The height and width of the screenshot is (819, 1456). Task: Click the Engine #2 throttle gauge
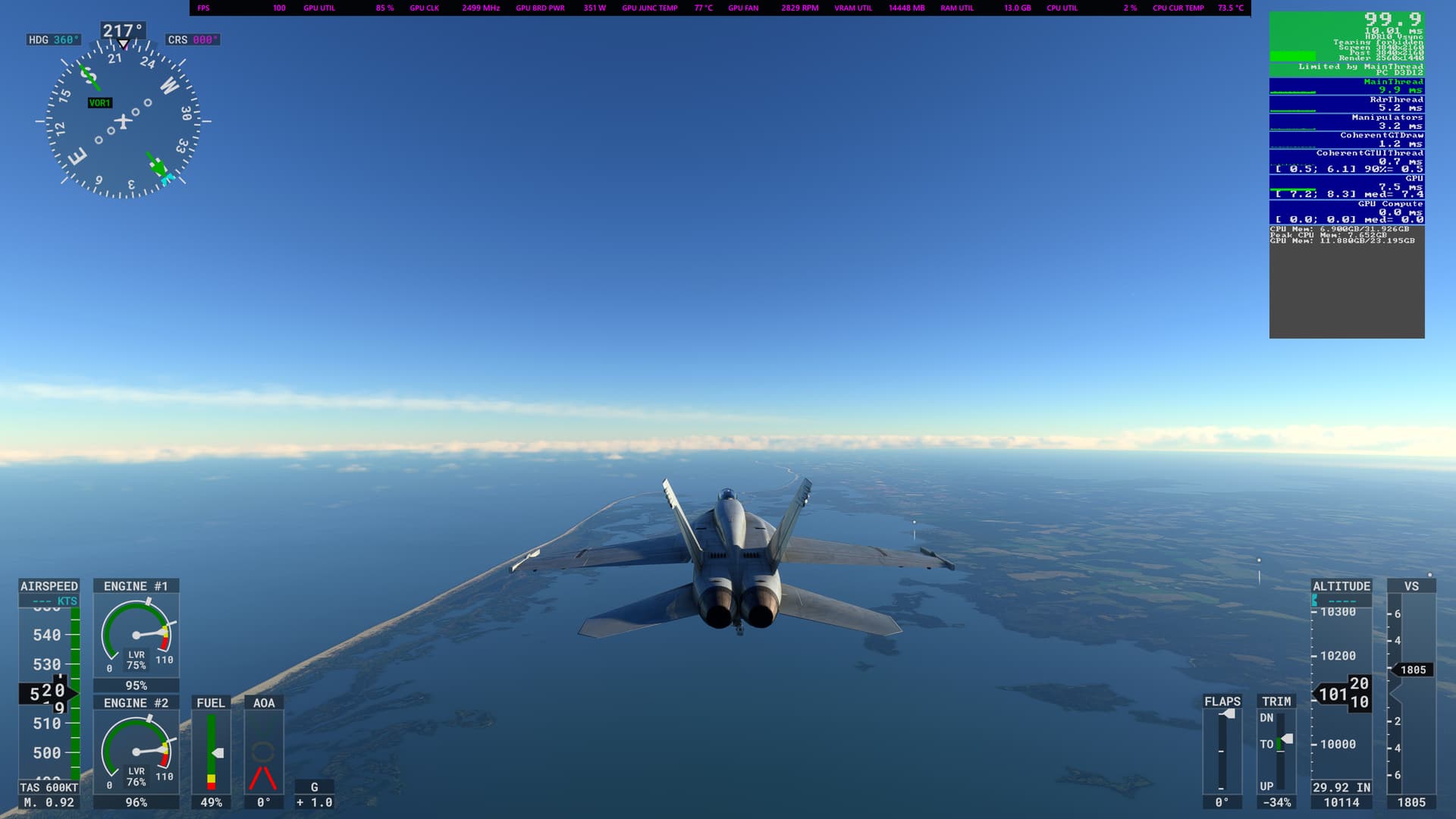tap(136, 752)
